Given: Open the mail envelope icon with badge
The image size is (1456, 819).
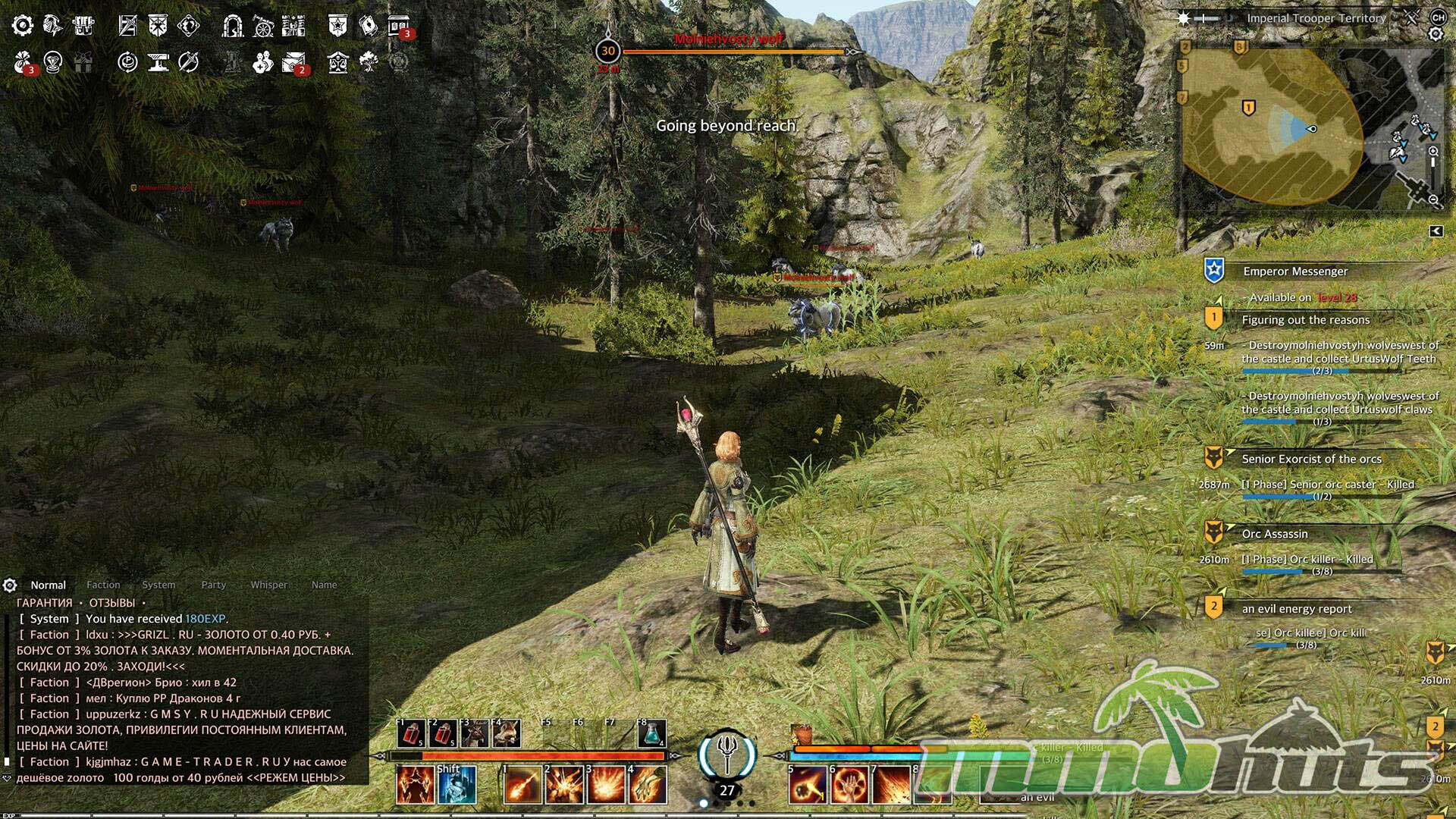Looking at the screenshot, I should pyautogui.click(x=293, y=62).
